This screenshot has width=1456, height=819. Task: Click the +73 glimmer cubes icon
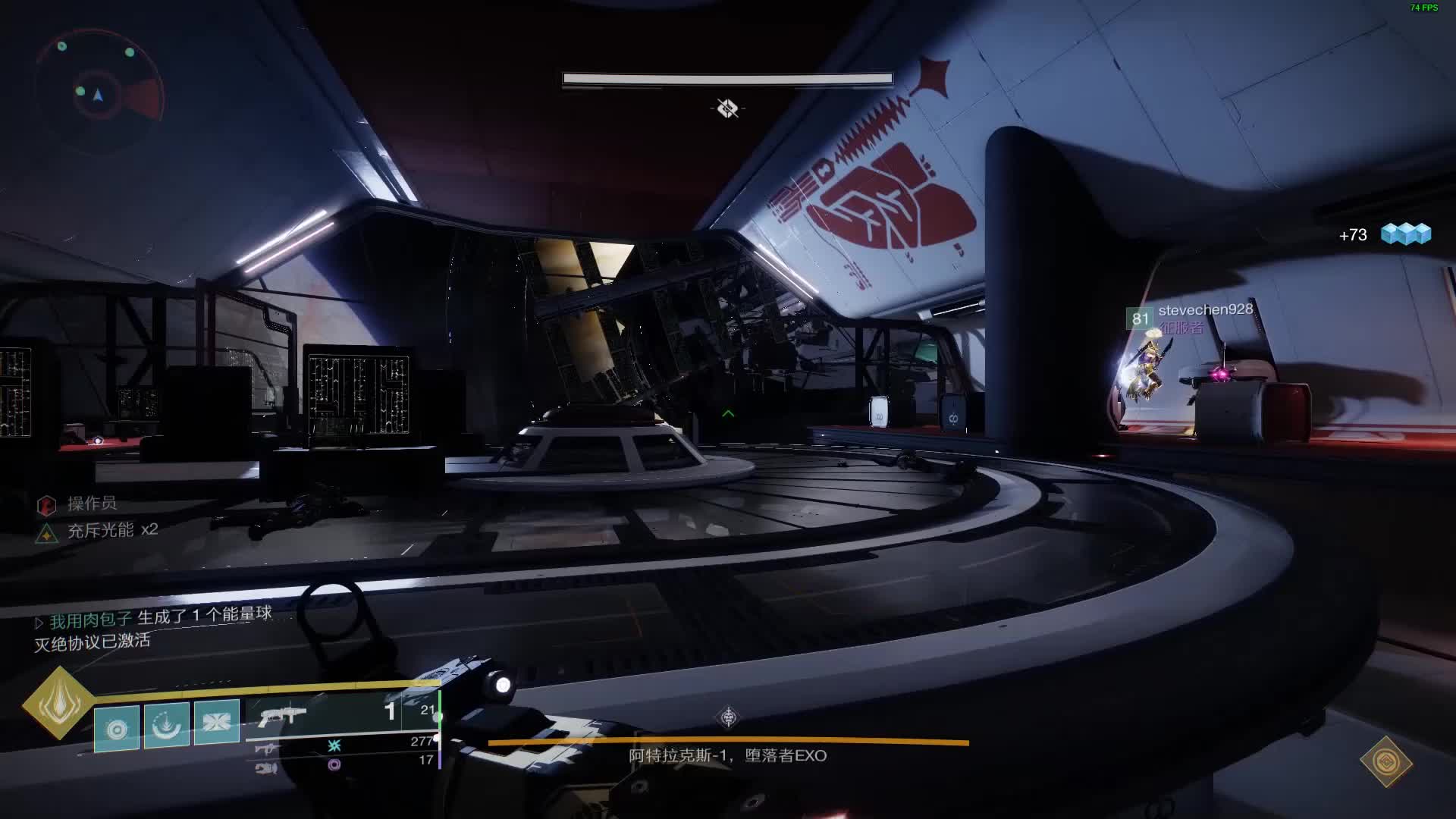(x=1406, y=234)
